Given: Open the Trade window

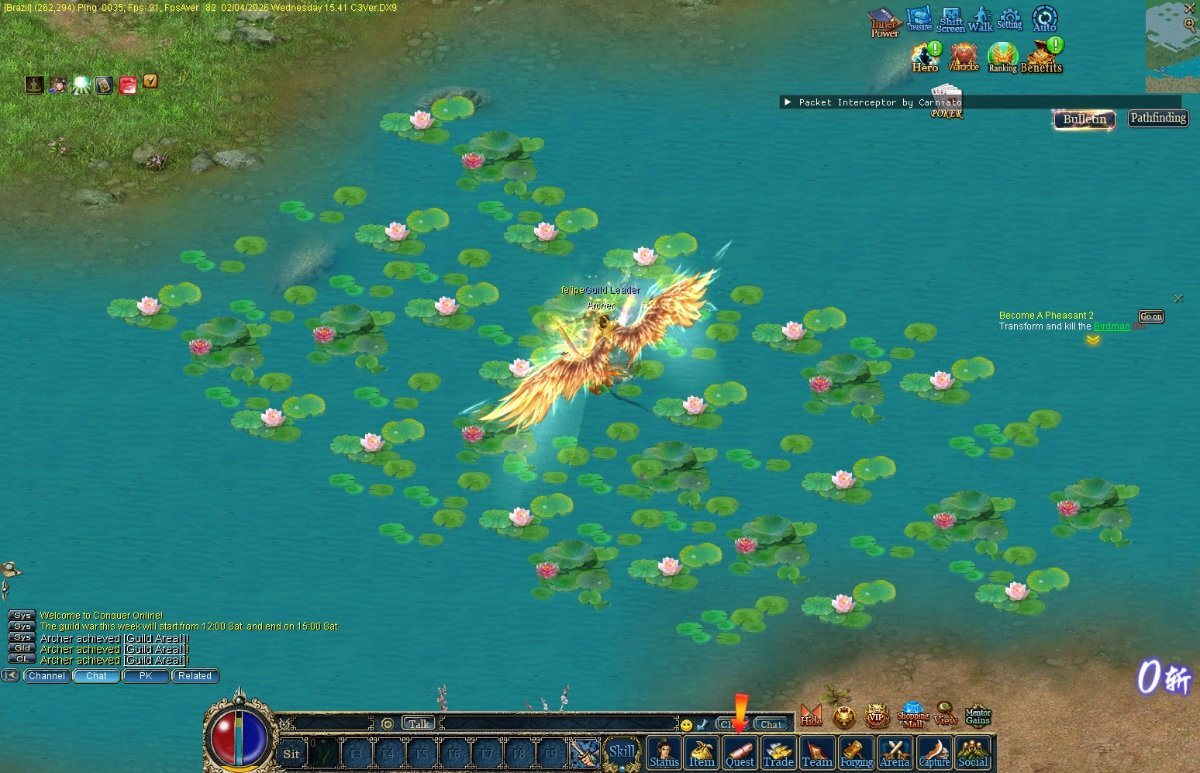Looking at the screenshot, I should (x=778, y=752).
